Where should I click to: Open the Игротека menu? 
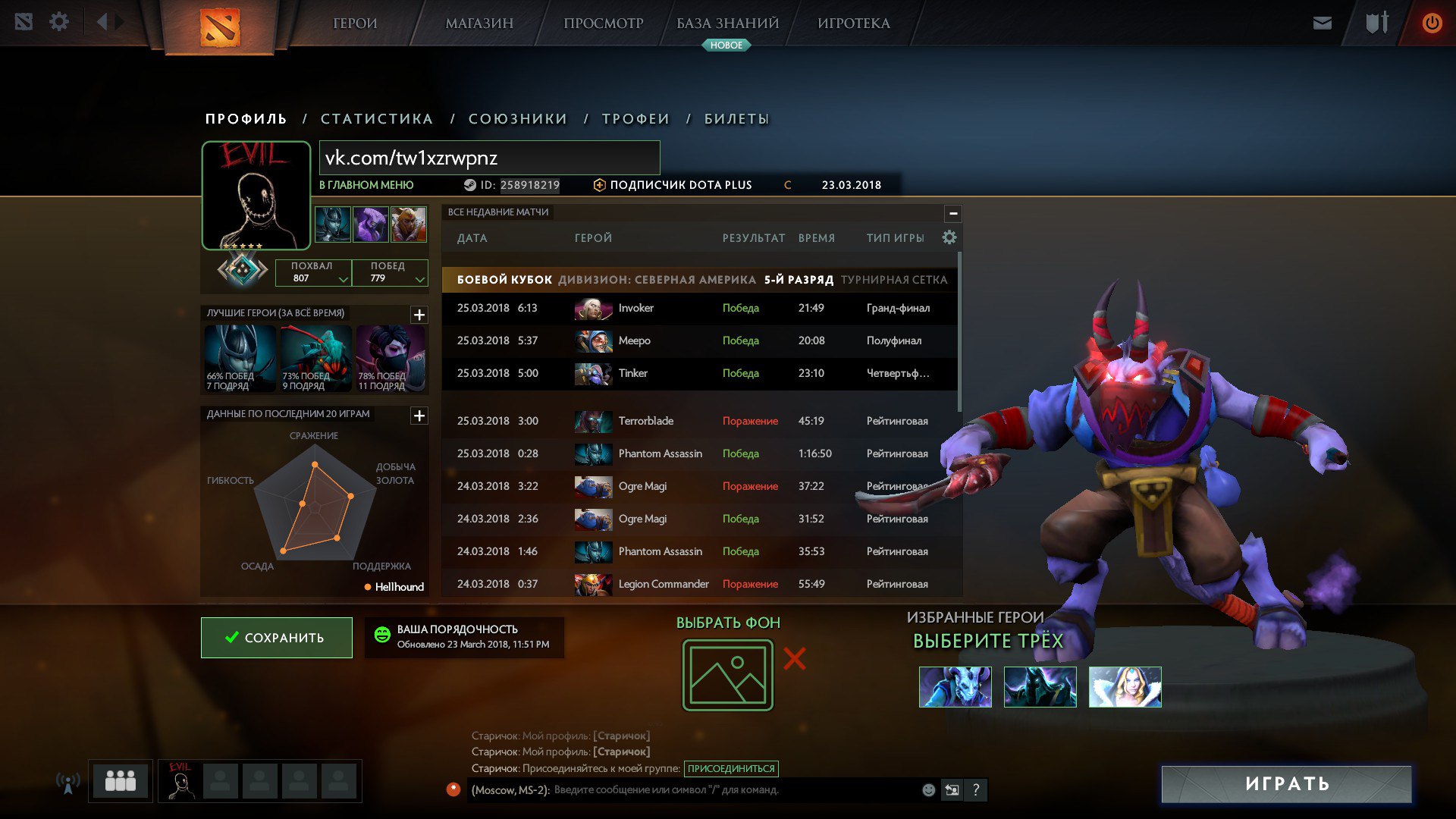(x=853, y=24)
